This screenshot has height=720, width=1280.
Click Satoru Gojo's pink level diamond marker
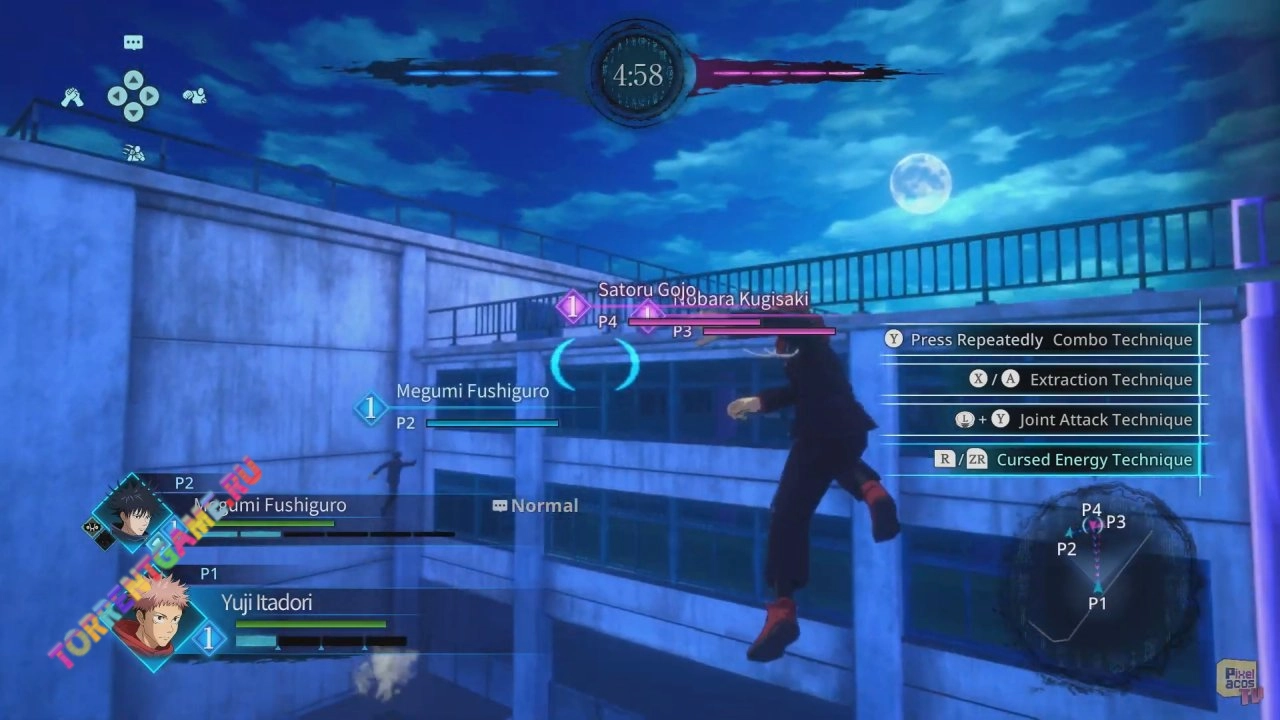(x=573, y=307)
